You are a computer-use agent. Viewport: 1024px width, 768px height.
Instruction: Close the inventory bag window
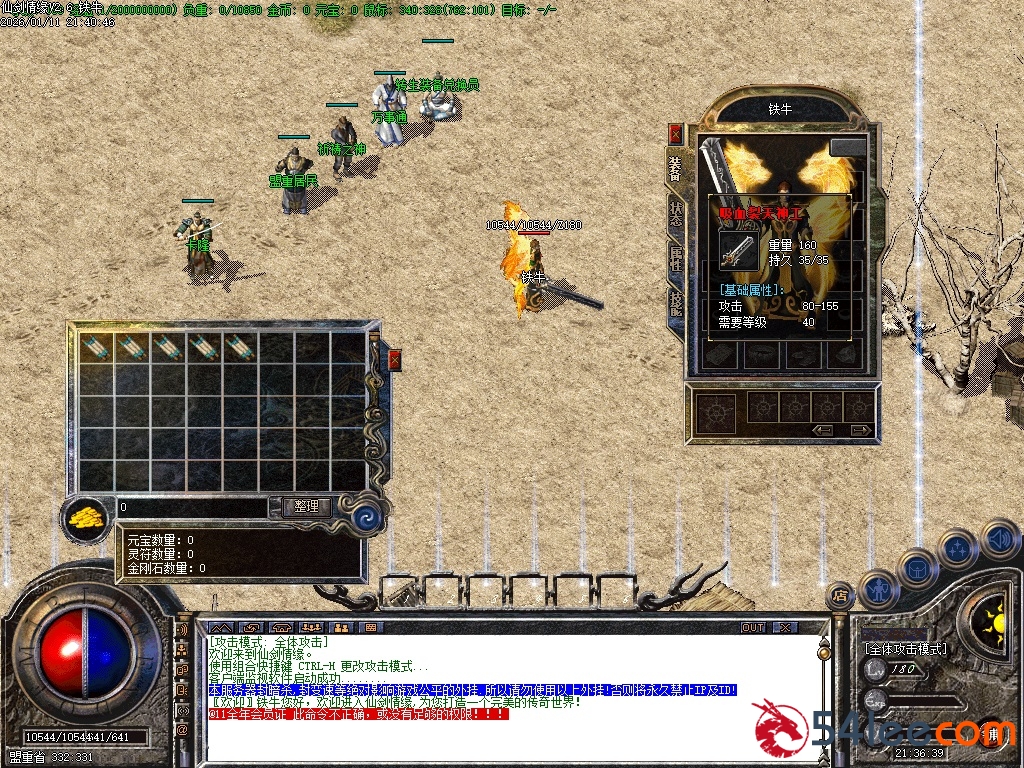394,360
